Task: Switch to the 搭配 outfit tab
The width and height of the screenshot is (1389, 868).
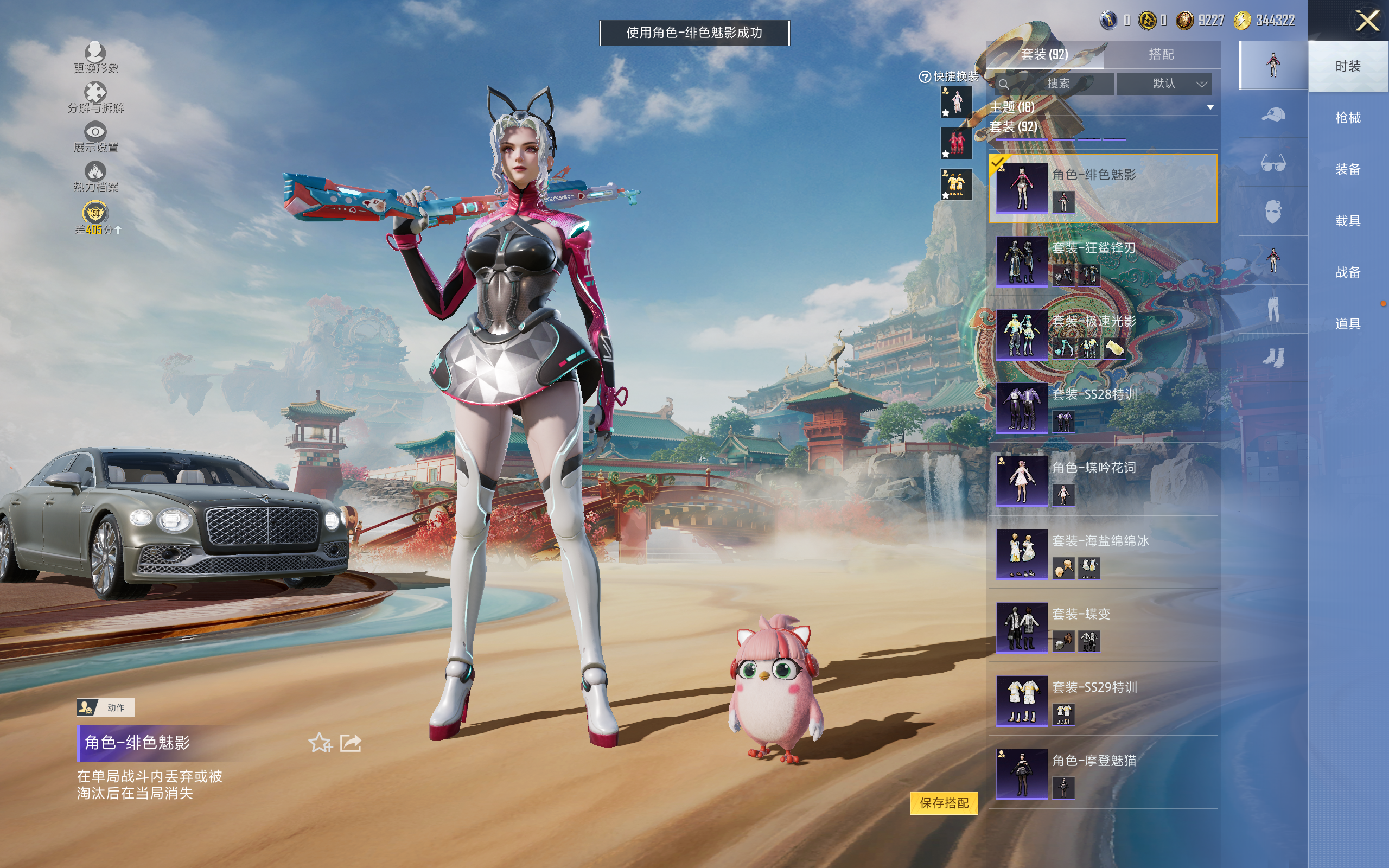Action: [x=1161, y=55]
